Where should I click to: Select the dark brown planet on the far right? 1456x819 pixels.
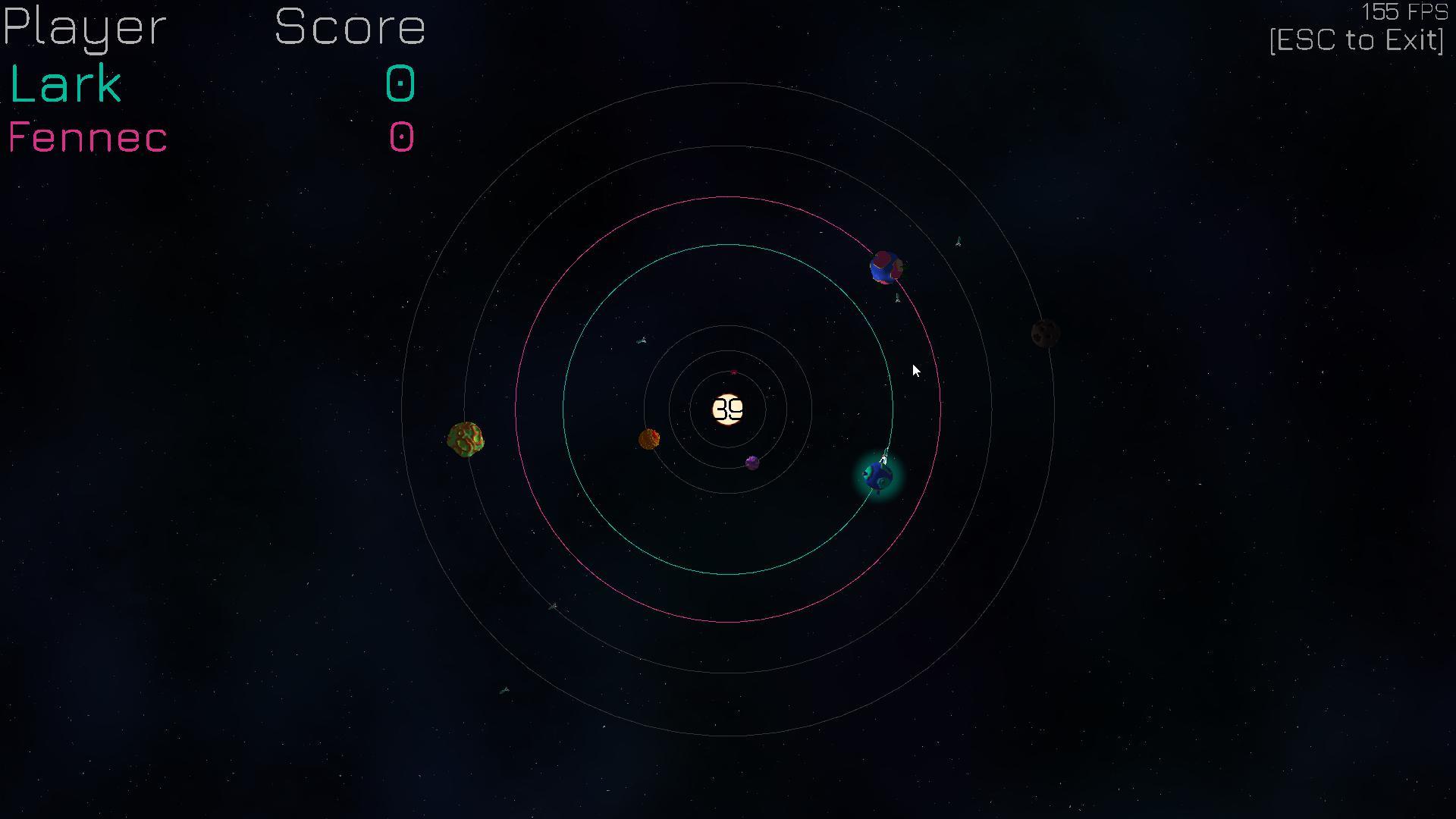1046,334
